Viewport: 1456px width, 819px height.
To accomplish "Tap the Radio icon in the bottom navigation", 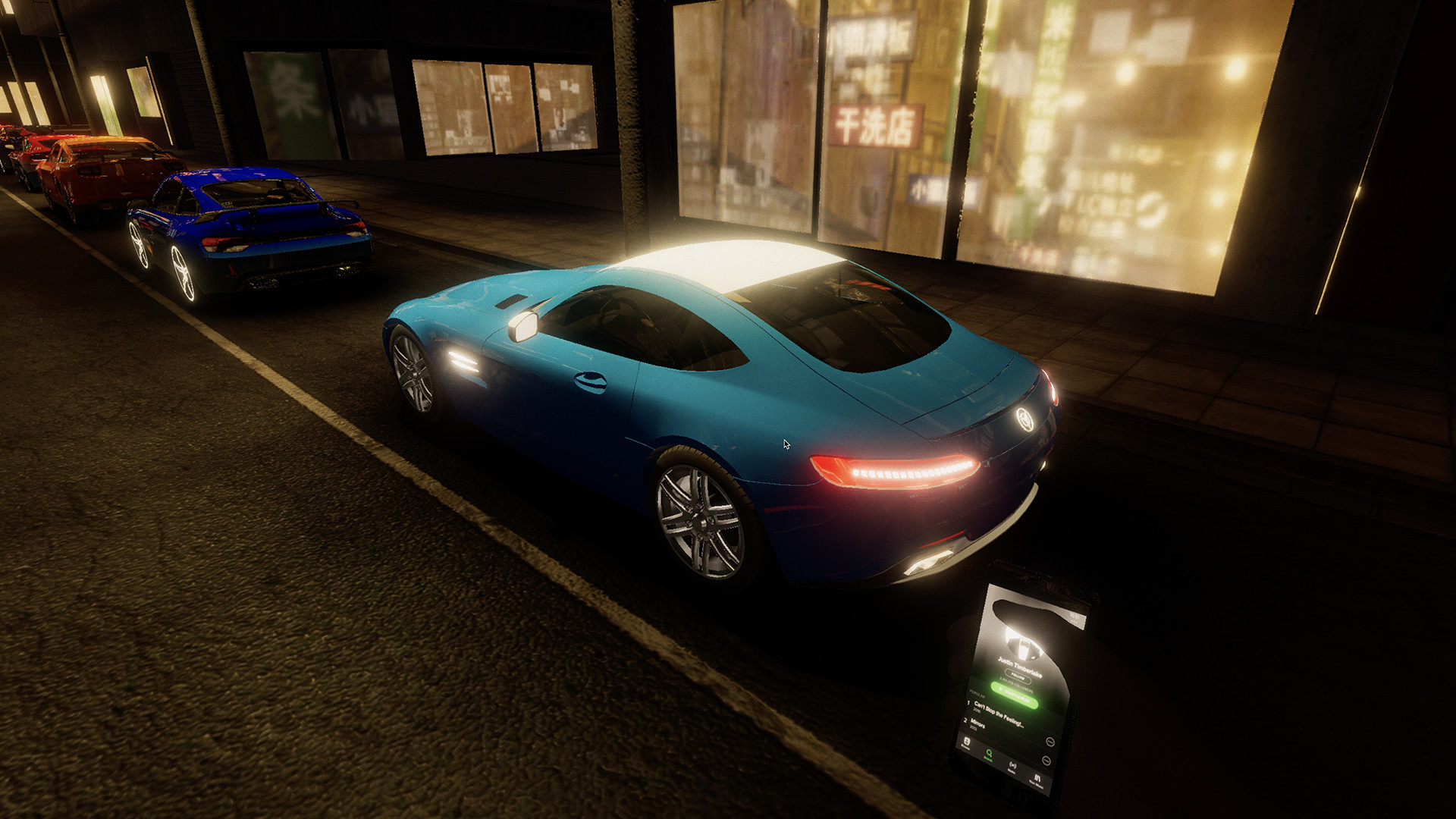I will [x=1012, y=766].
